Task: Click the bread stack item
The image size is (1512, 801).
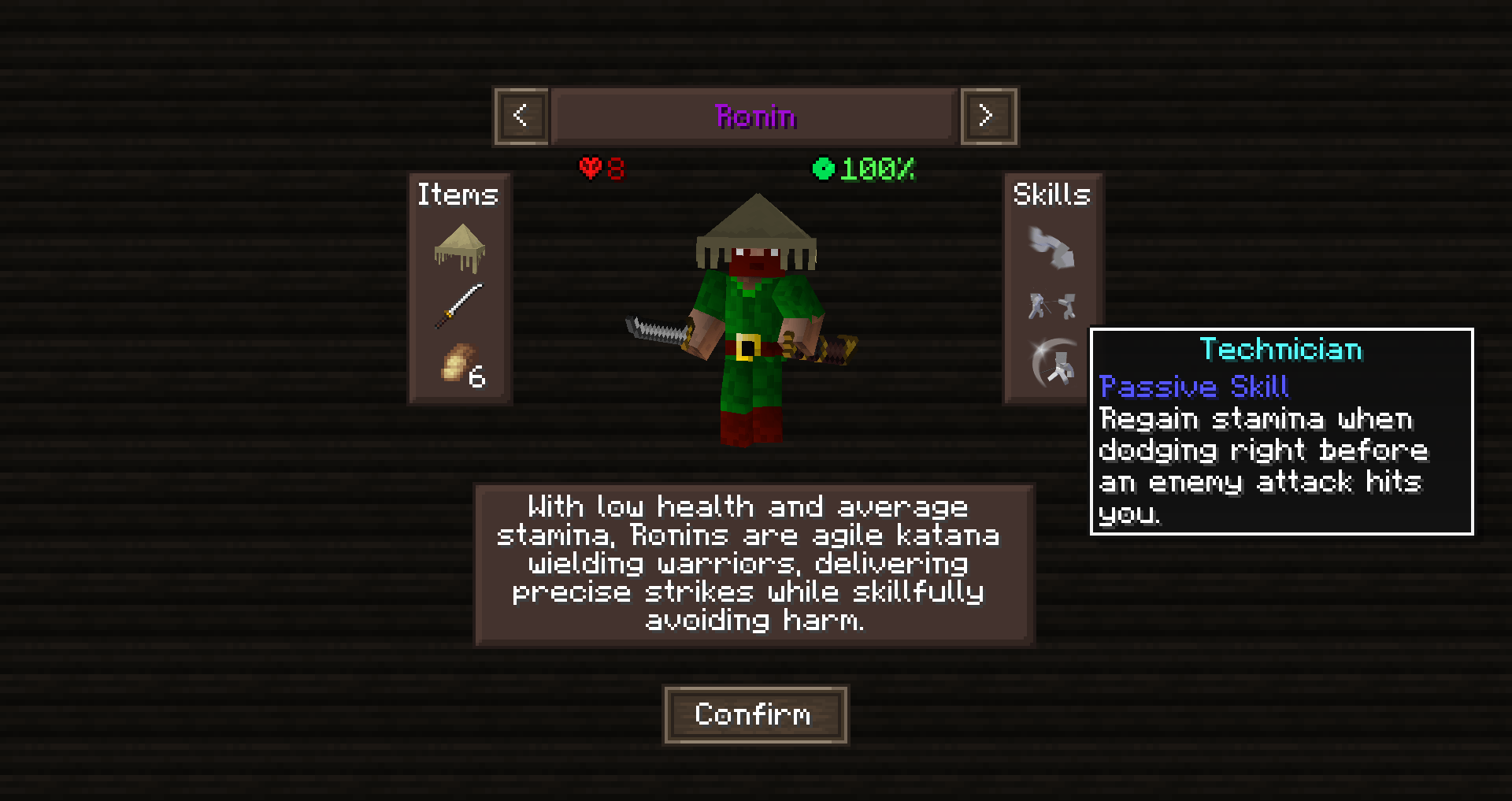Action: pos(461,365)
